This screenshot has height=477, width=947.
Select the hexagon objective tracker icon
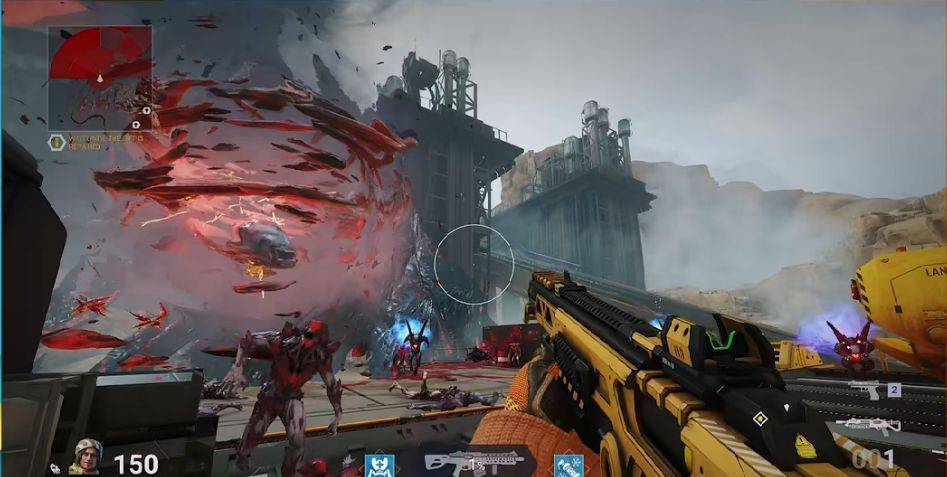point(57,142)
